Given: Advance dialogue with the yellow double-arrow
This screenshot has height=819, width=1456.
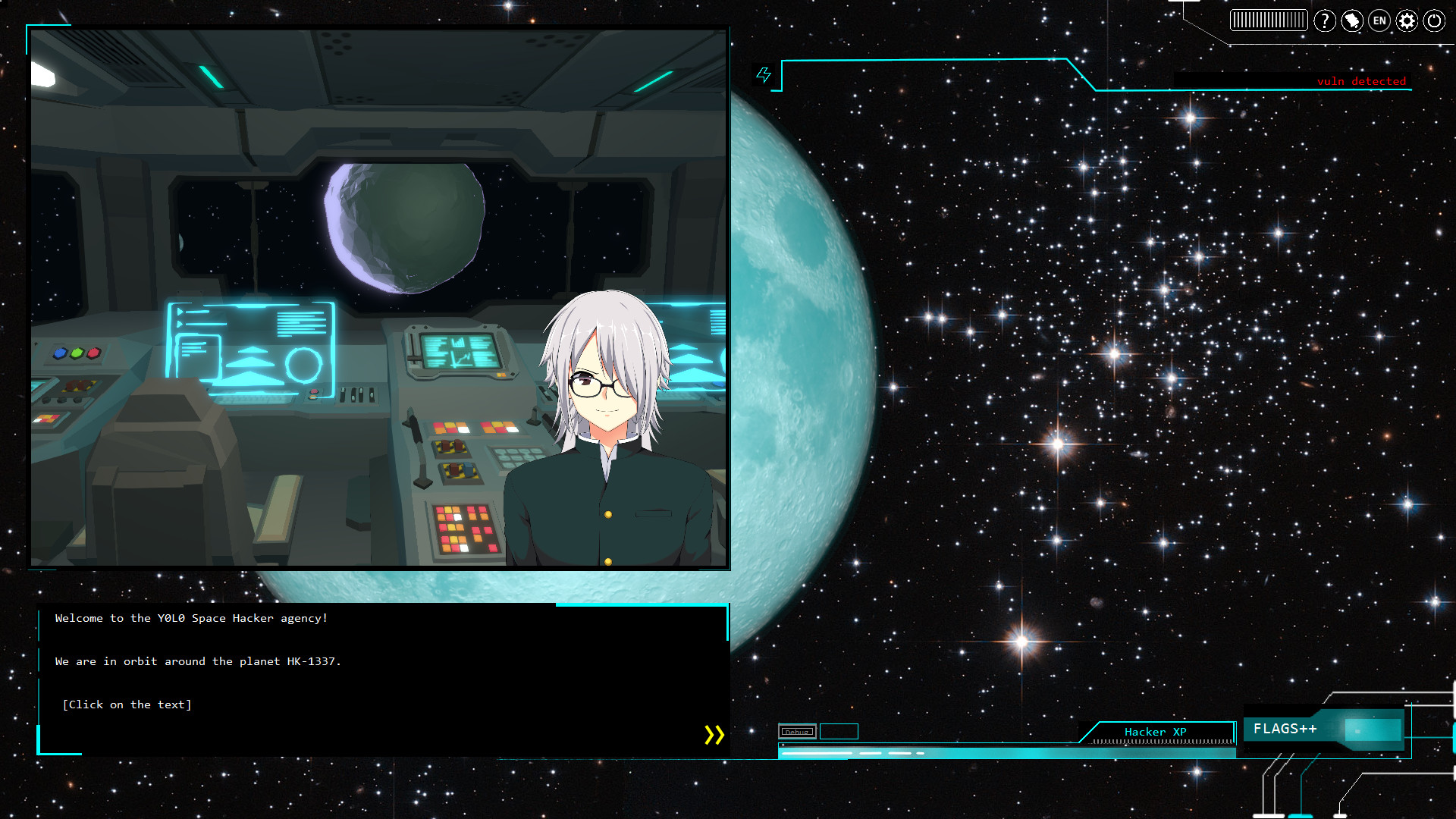Looking at the screenshot, I should coord(713,733).
